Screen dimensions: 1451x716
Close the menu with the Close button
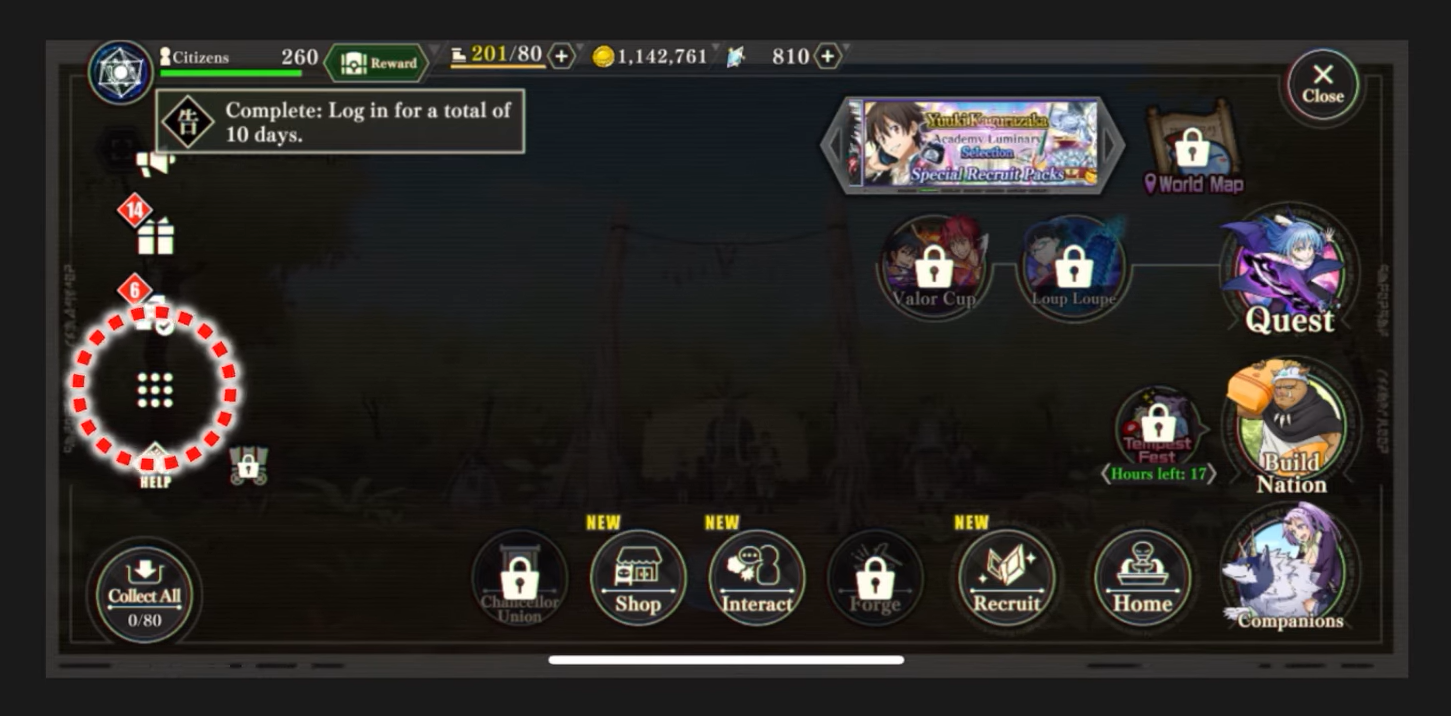click(x=1322, y=86)
